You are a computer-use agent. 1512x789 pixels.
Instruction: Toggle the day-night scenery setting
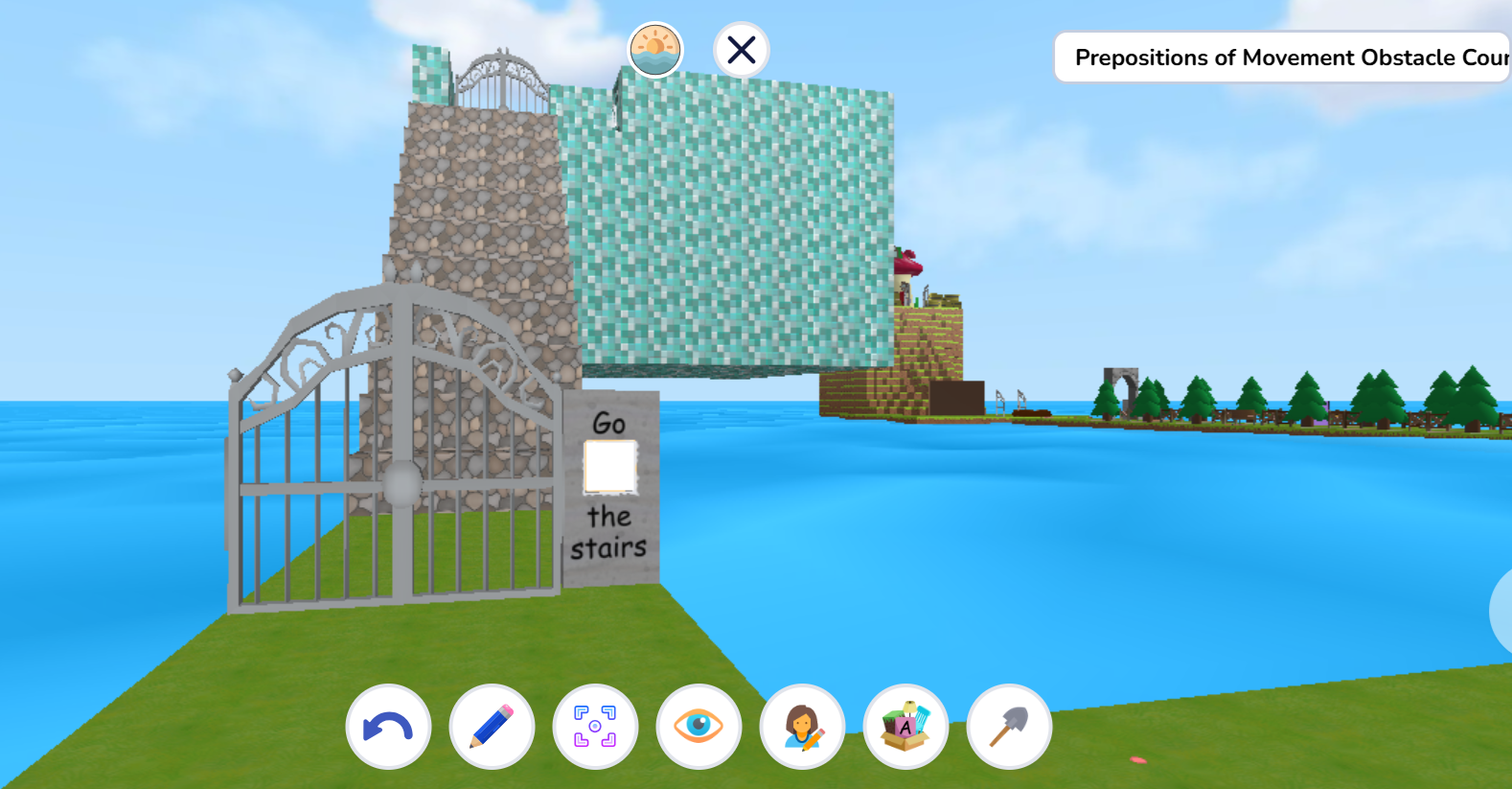coord(653,50)
